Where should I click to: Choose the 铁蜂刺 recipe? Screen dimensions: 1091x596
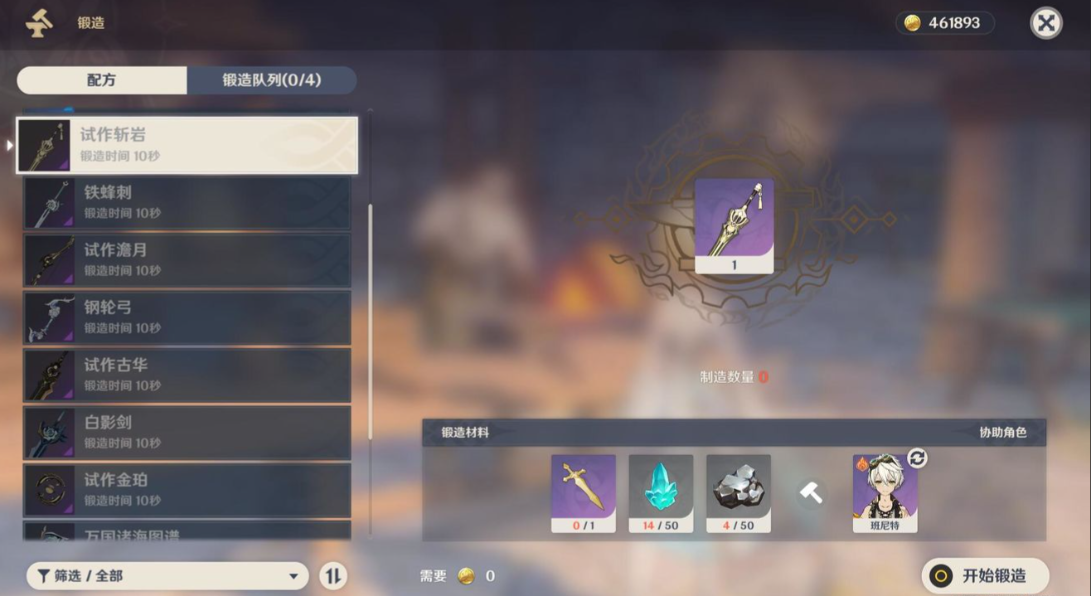pos(187,203)
